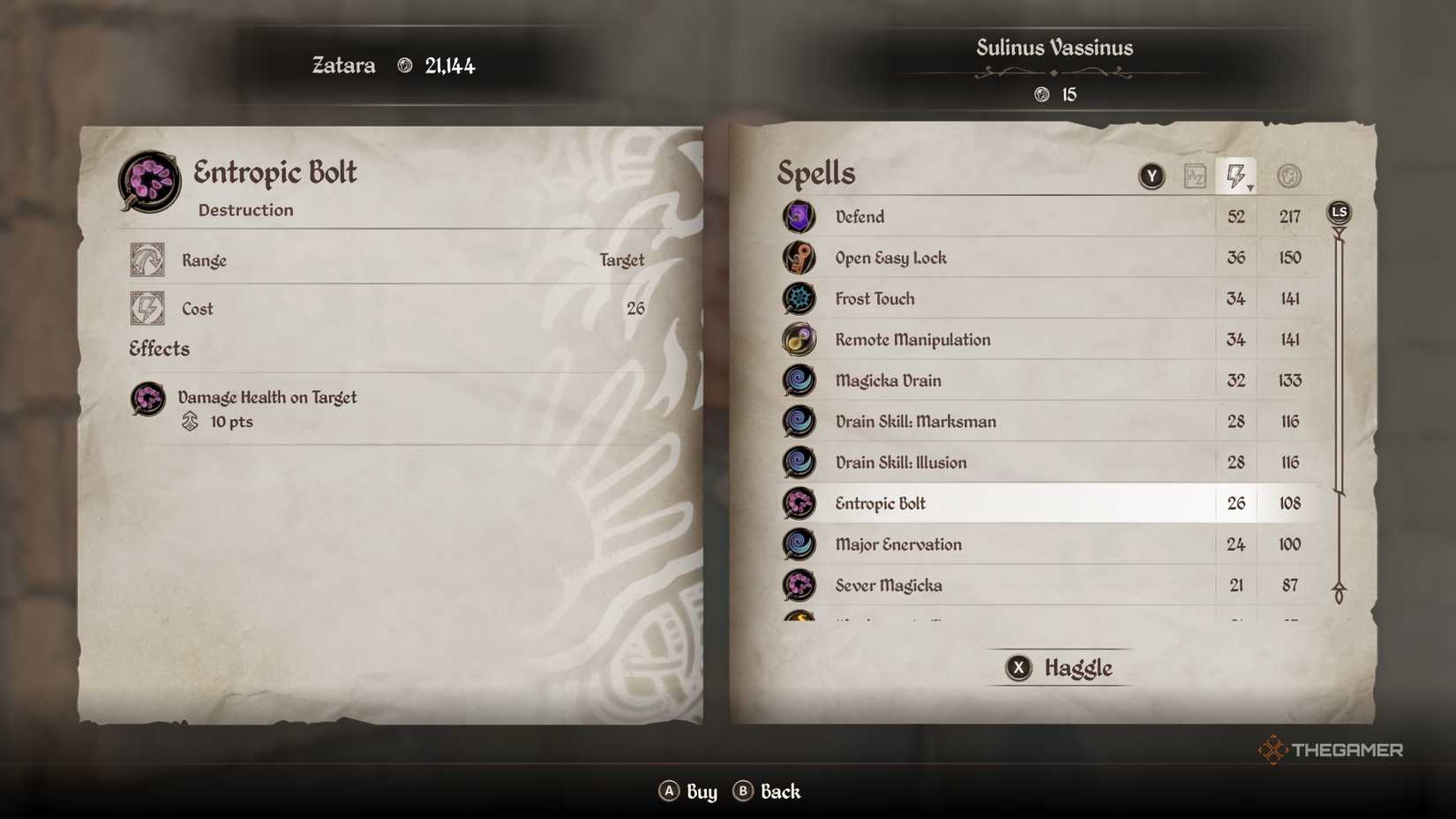Image resolution: width=1456 pixels, height=819 pixels.
Task: Toggle alphabetical sorting with the A-Z icon
Action: click(x=1197, y=176)
